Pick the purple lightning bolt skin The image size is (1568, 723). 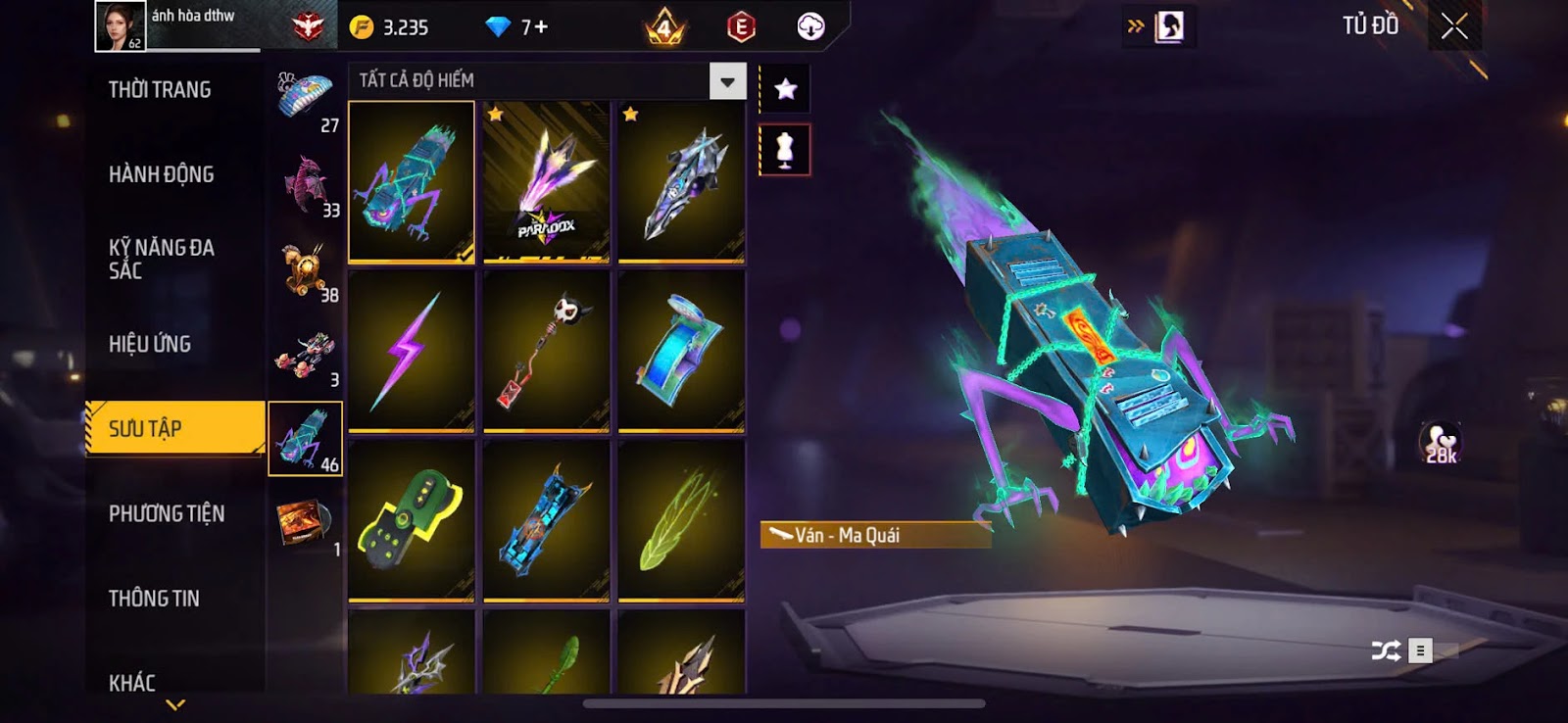tap(412, 351)
